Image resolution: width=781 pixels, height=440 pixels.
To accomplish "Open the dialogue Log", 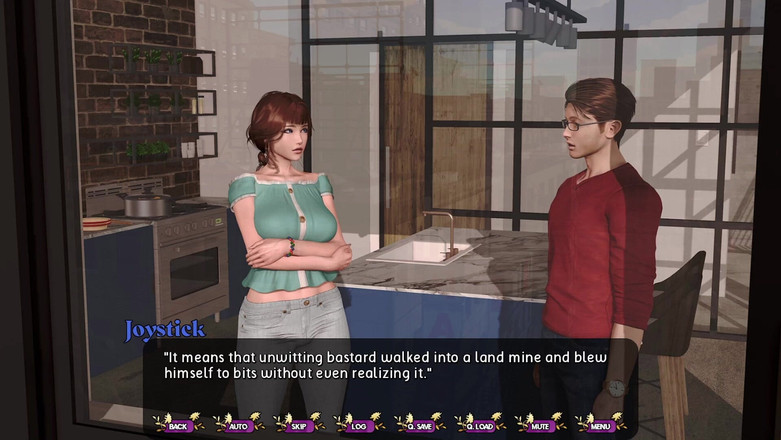I will pos(359,425).
